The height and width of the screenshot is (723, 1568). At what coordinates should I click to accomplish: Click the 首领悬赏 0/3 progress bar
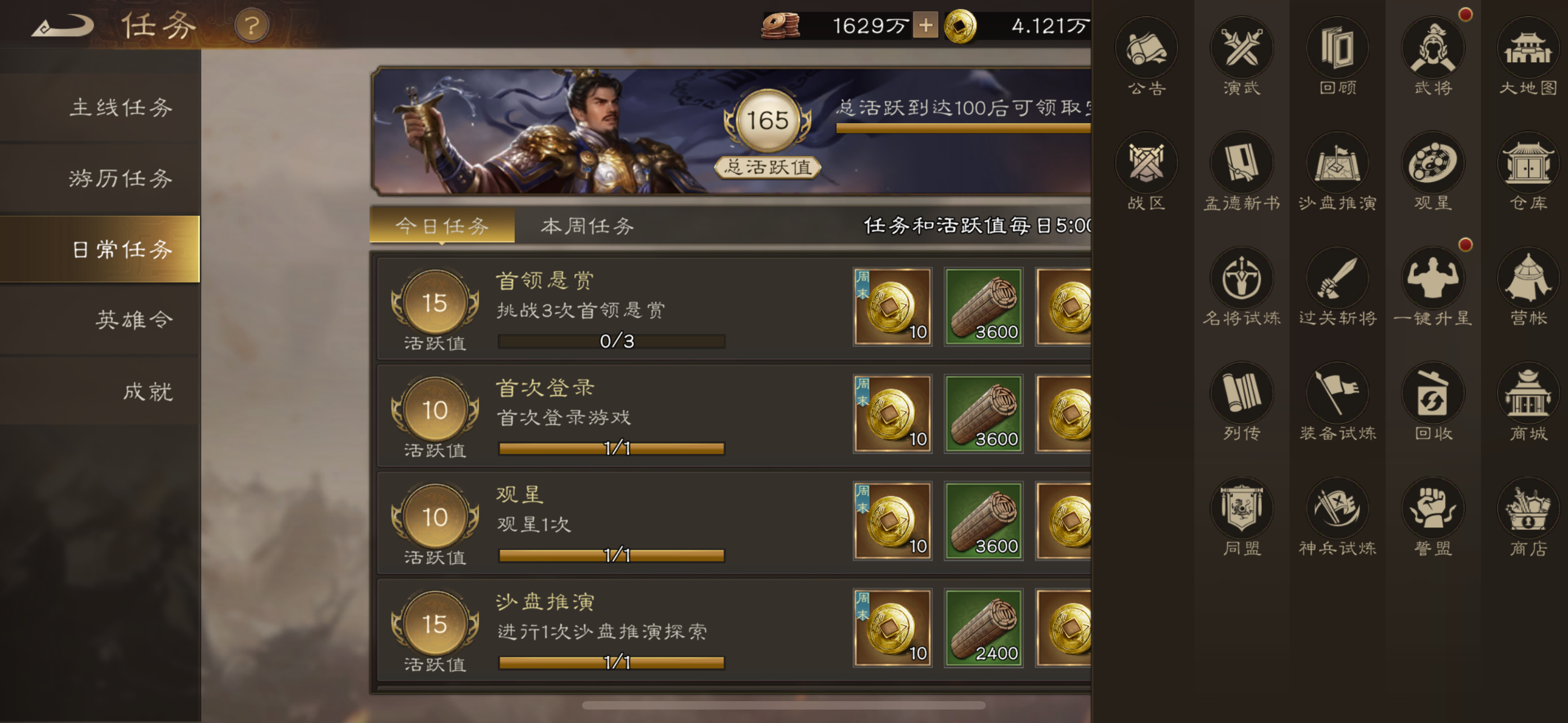[612, 341]
